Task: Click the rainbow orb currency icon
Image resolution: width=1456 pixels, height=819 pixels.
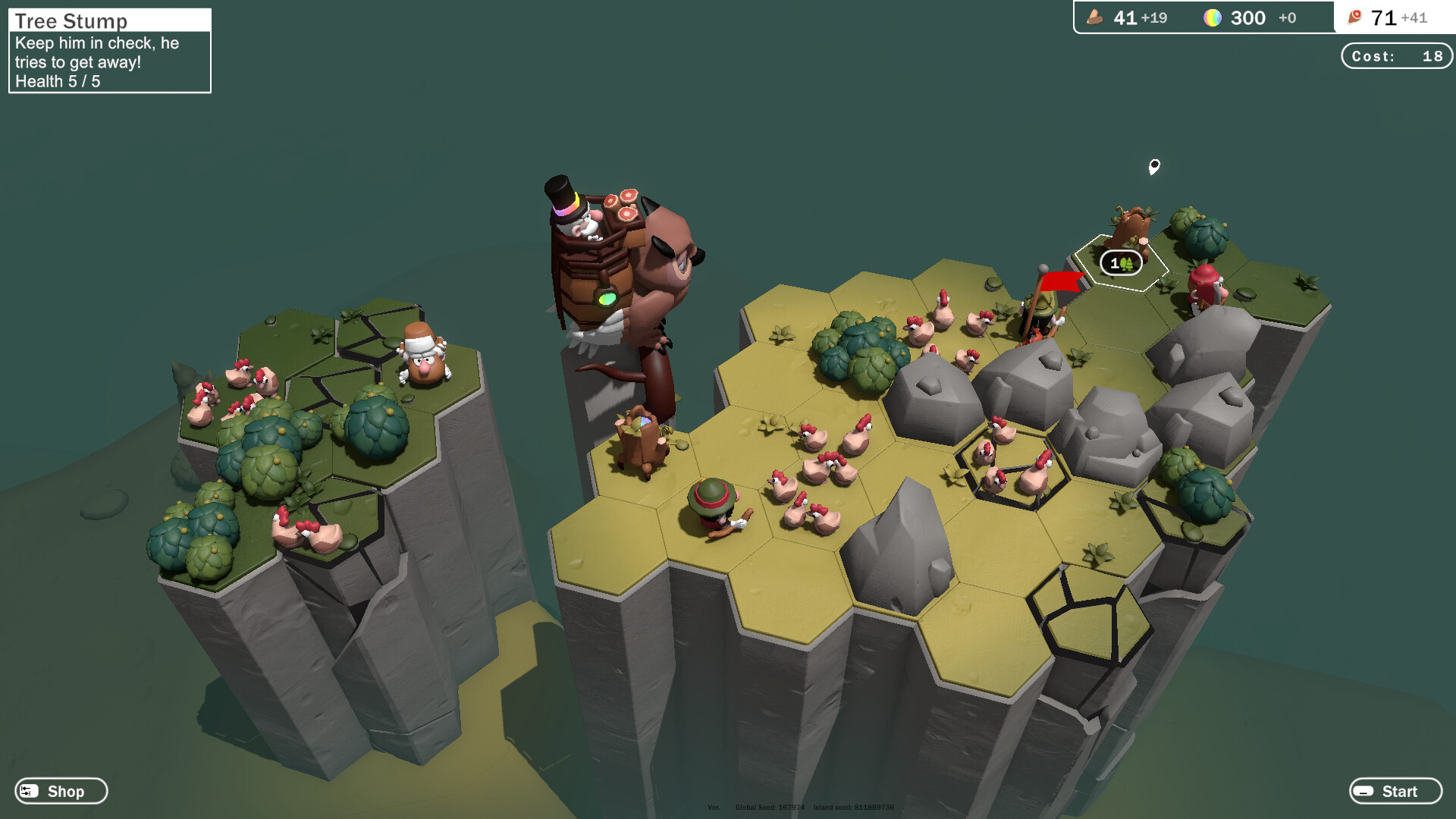Action: click(1213, 17)
